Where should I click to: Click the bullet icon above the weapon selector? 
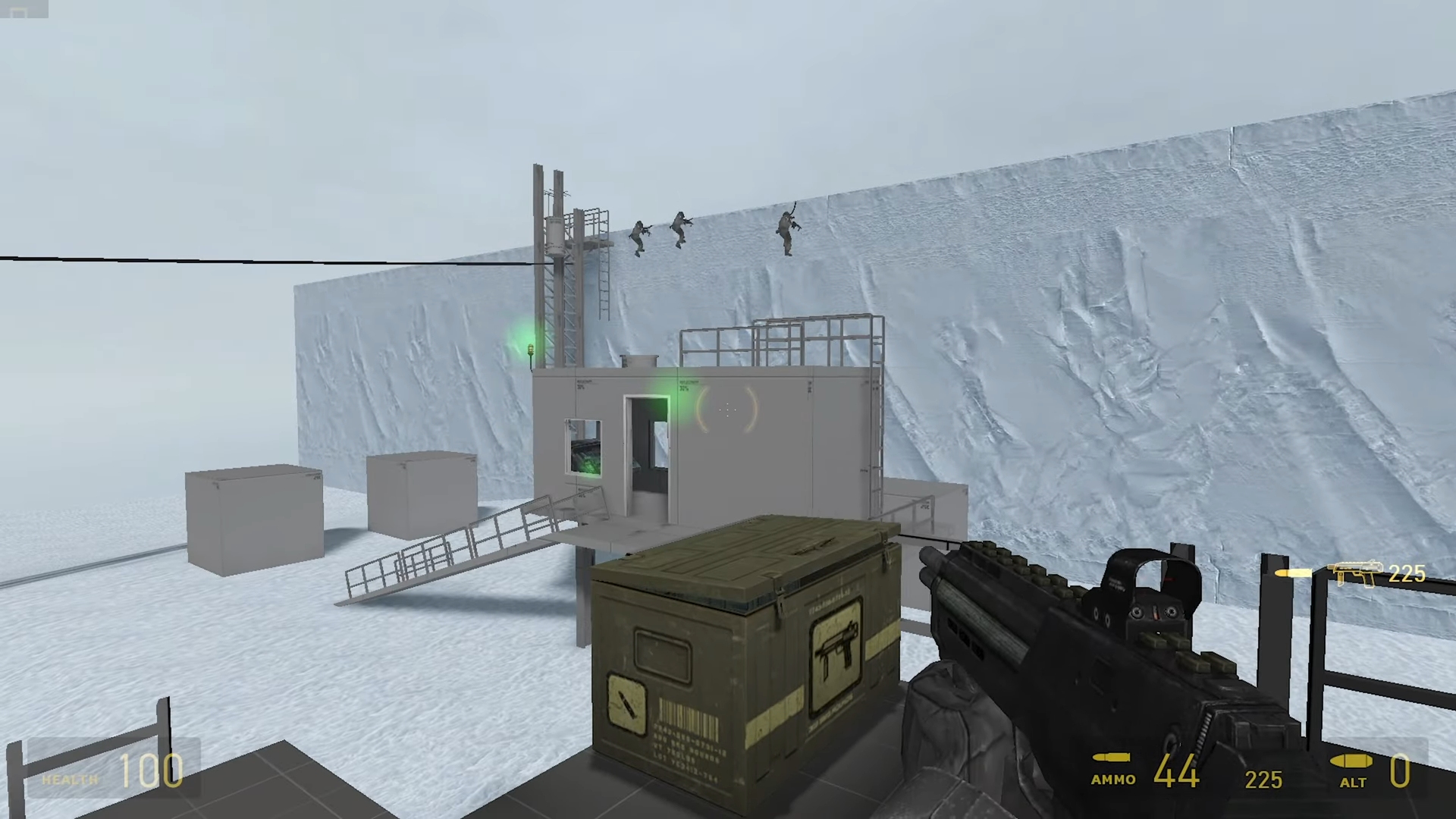1293,573
